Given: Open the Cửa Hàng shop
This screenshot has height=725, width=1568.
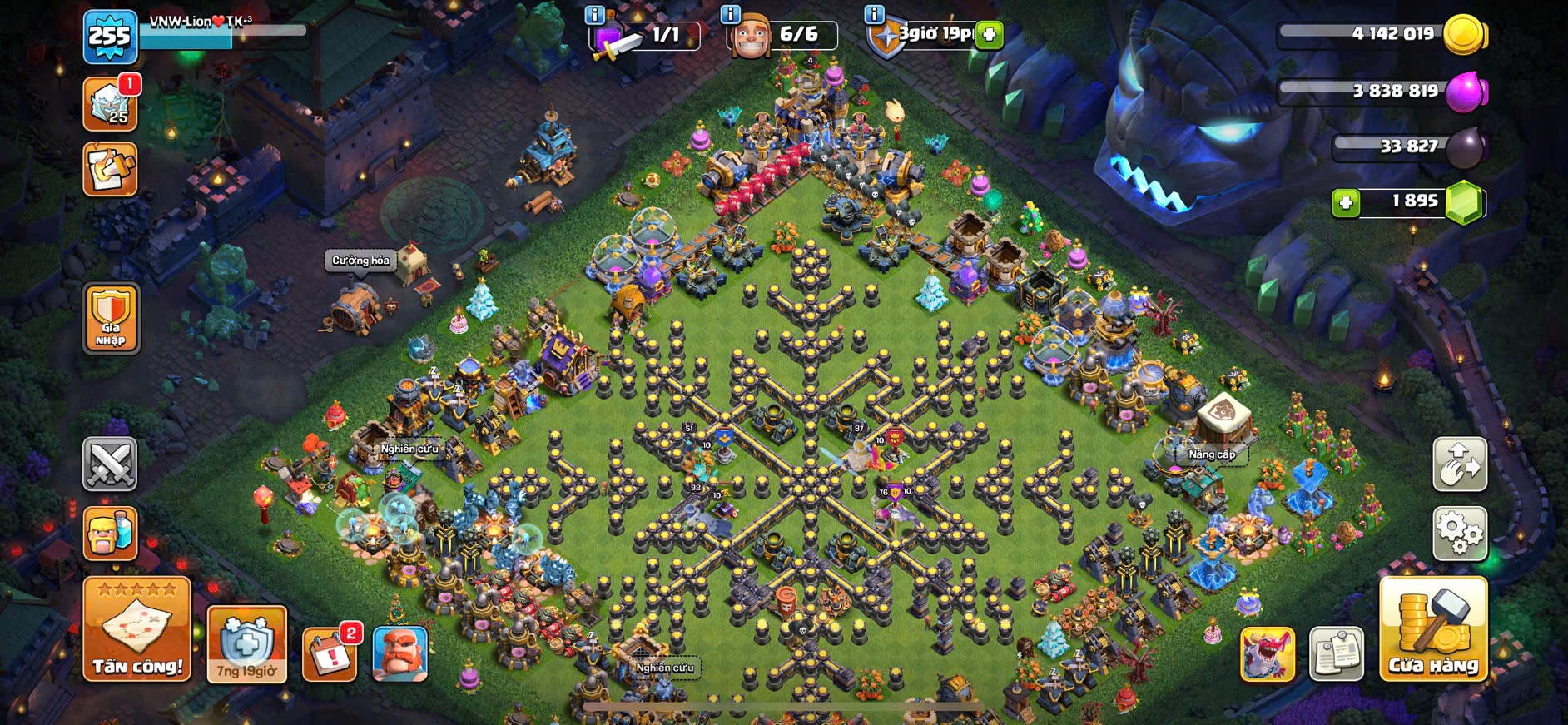Looking at the screenshot, I should coord(1433,629).
